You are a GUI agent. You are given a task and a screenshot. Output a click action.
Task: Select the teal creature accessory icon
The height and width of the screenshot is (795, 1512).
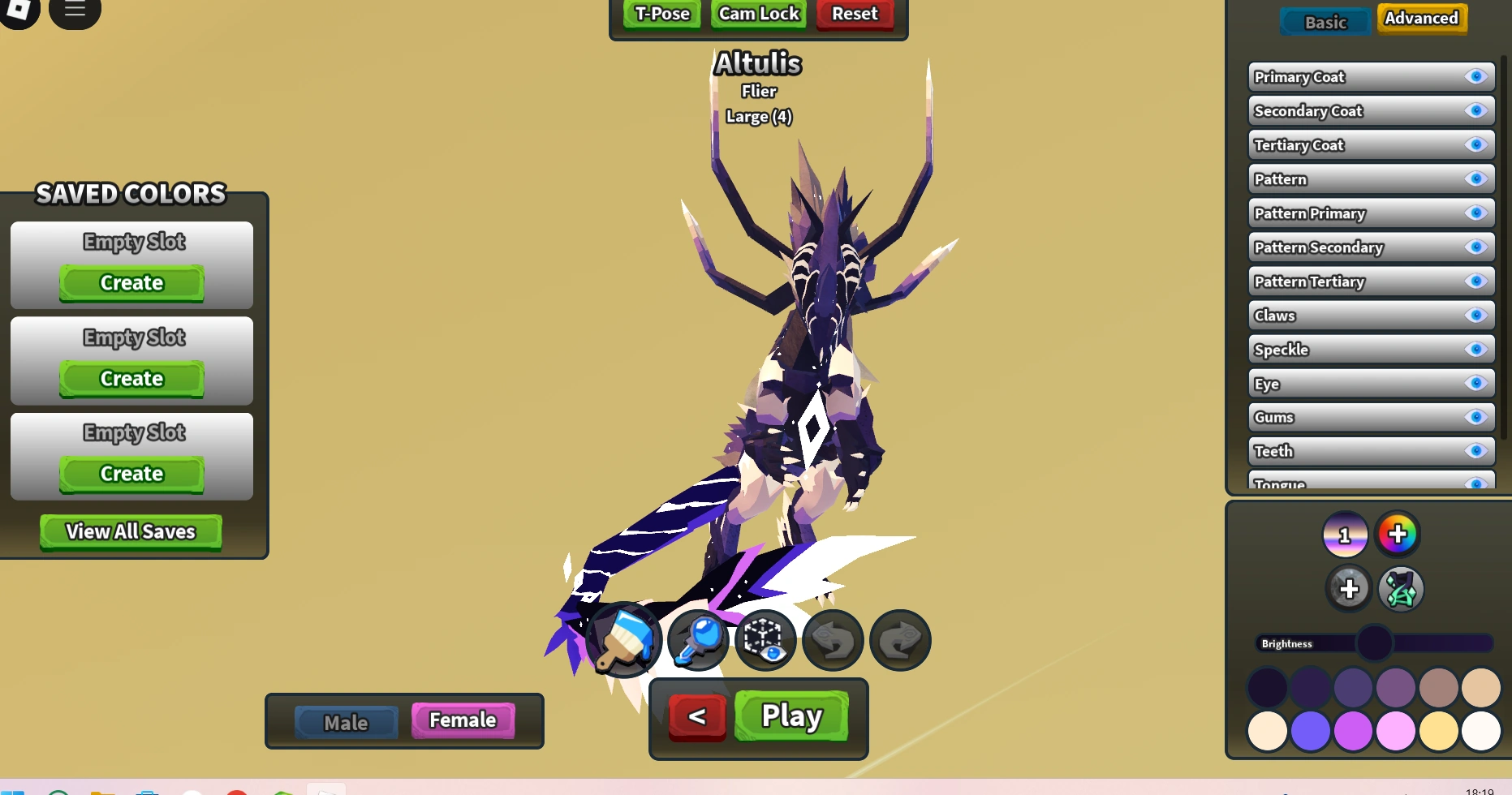click(x=1402, y=589)
